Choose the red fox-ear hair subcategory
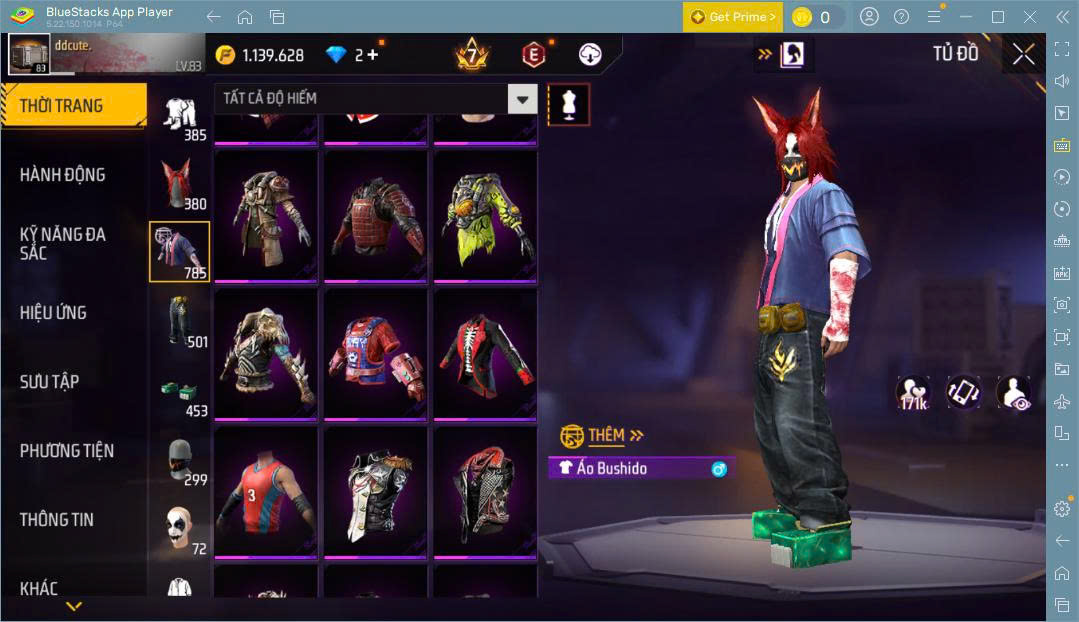This screenshot has height=622, width=1079. click(179, 184)
